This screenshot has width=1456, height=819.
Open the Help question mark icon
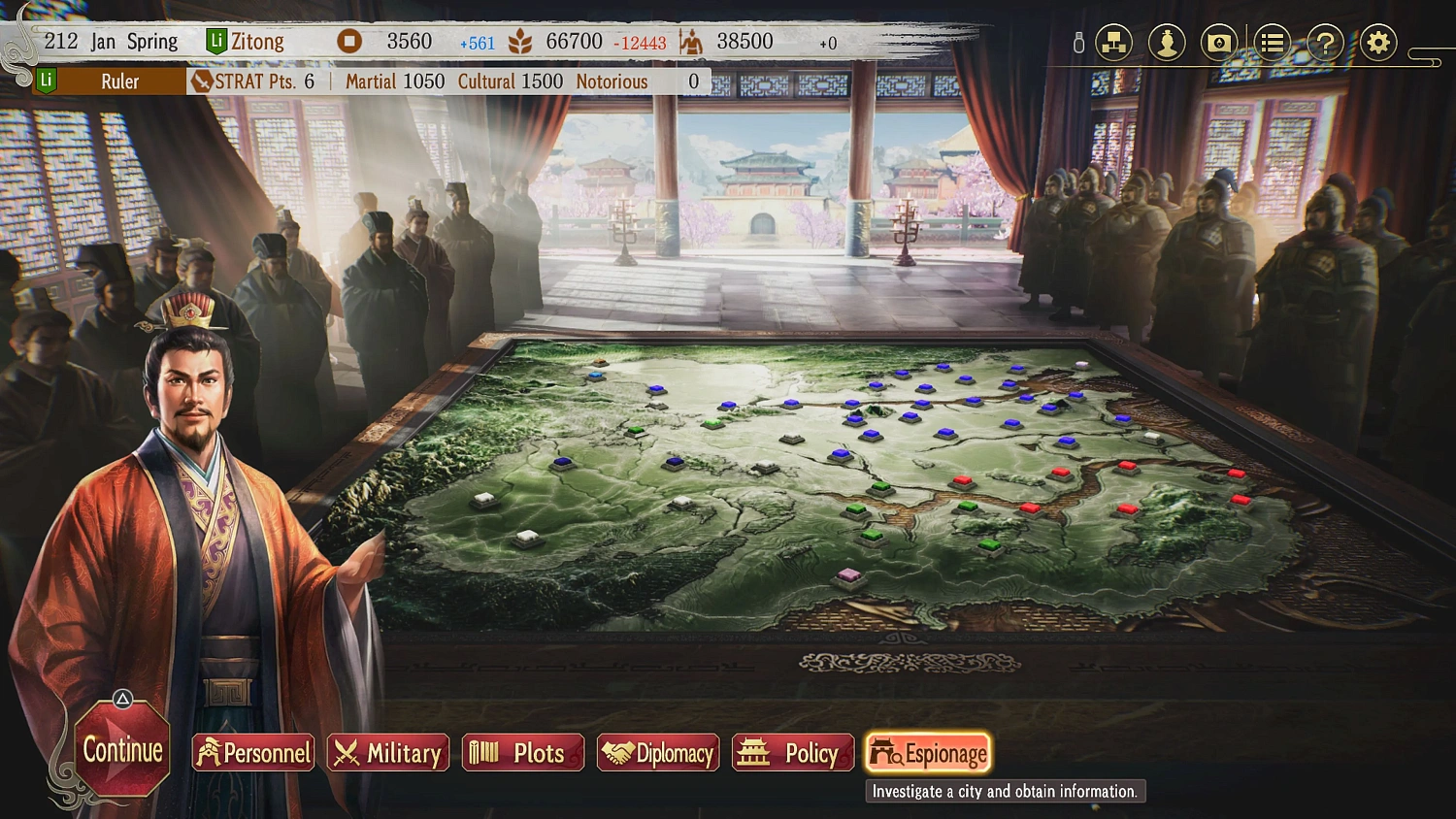click(1324, 42)
